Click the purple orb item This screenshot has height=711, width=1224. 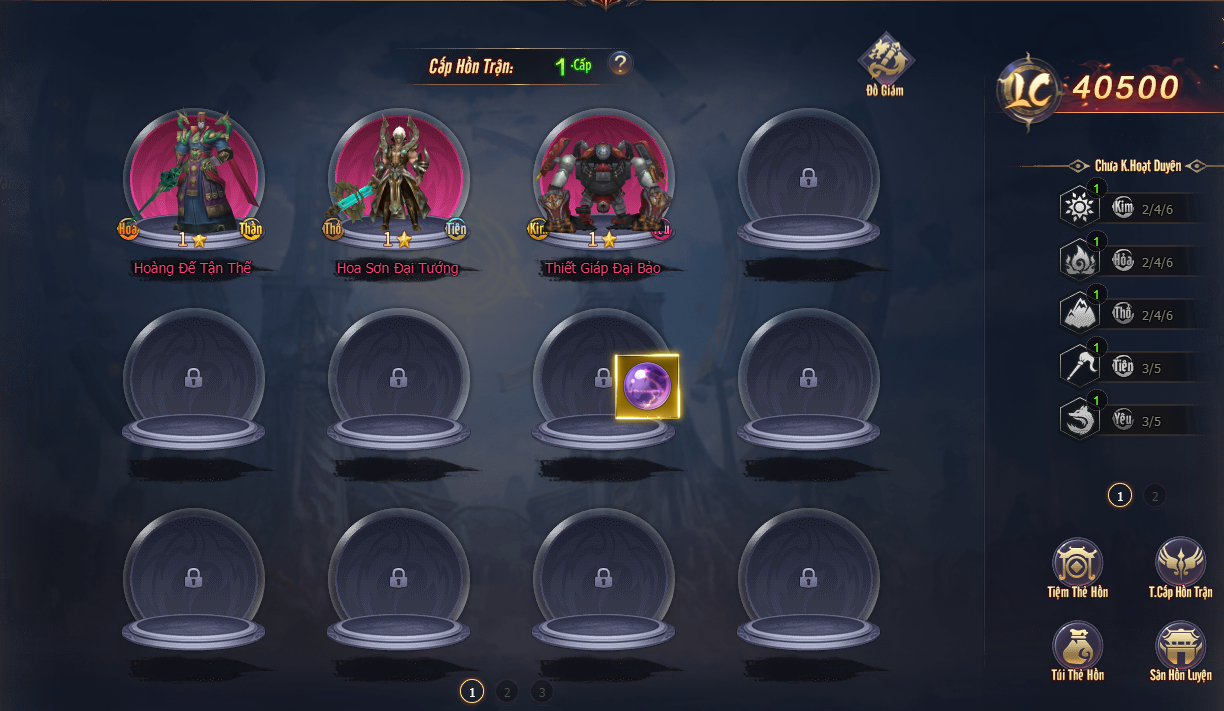click(647, 386)
